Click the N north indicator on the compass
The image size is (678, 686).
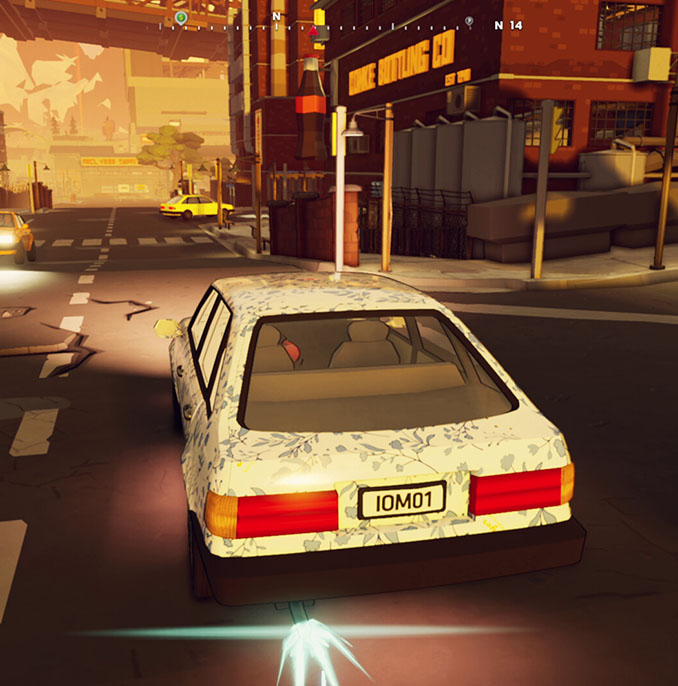click(x=276, y=17)
